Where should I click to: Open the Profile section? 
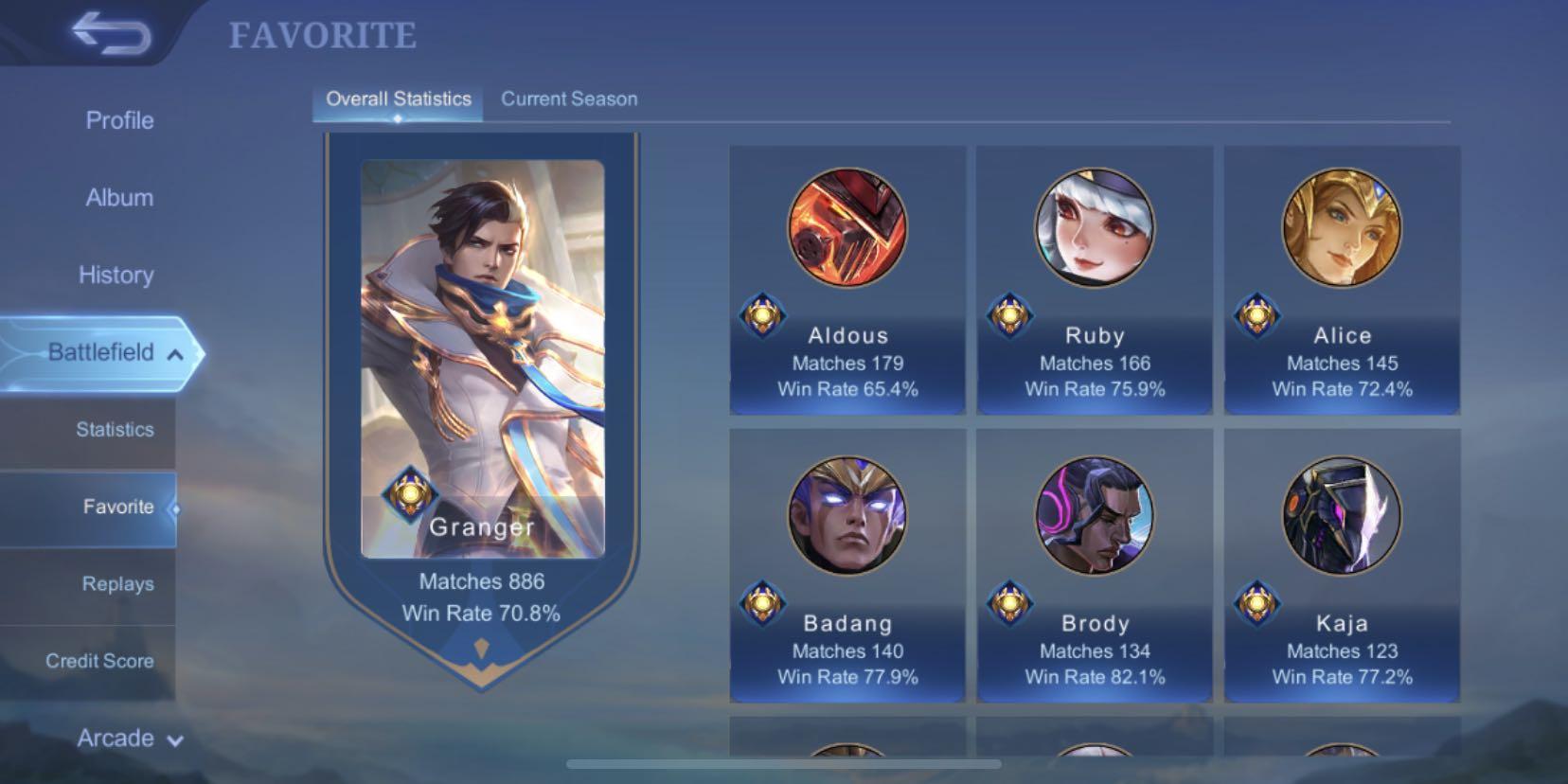click(118, 121)
